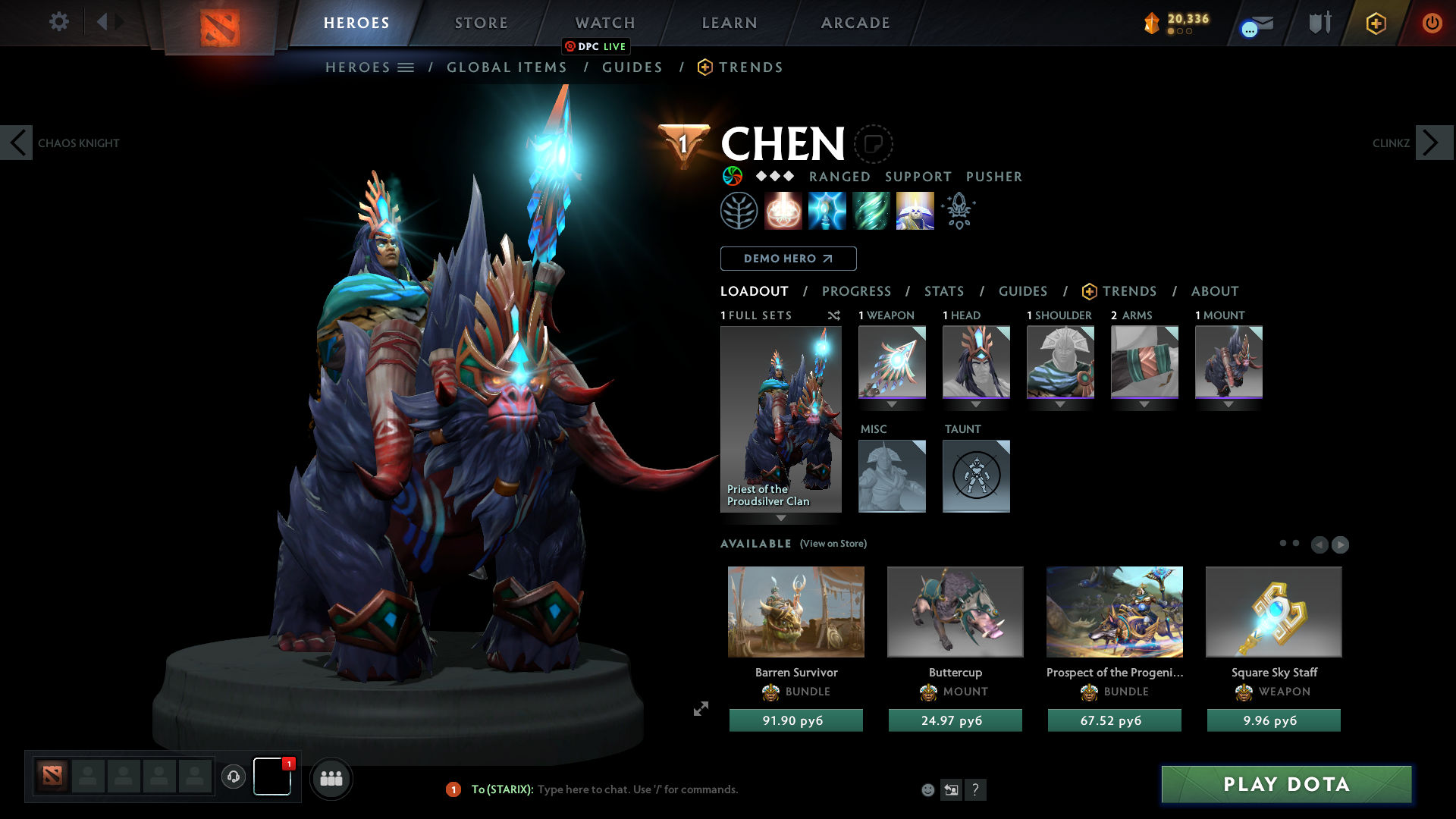The image size is (1456, 819).
Task: Toggle fullscreen hero view via expand arrows
Action: click(701, 710)
